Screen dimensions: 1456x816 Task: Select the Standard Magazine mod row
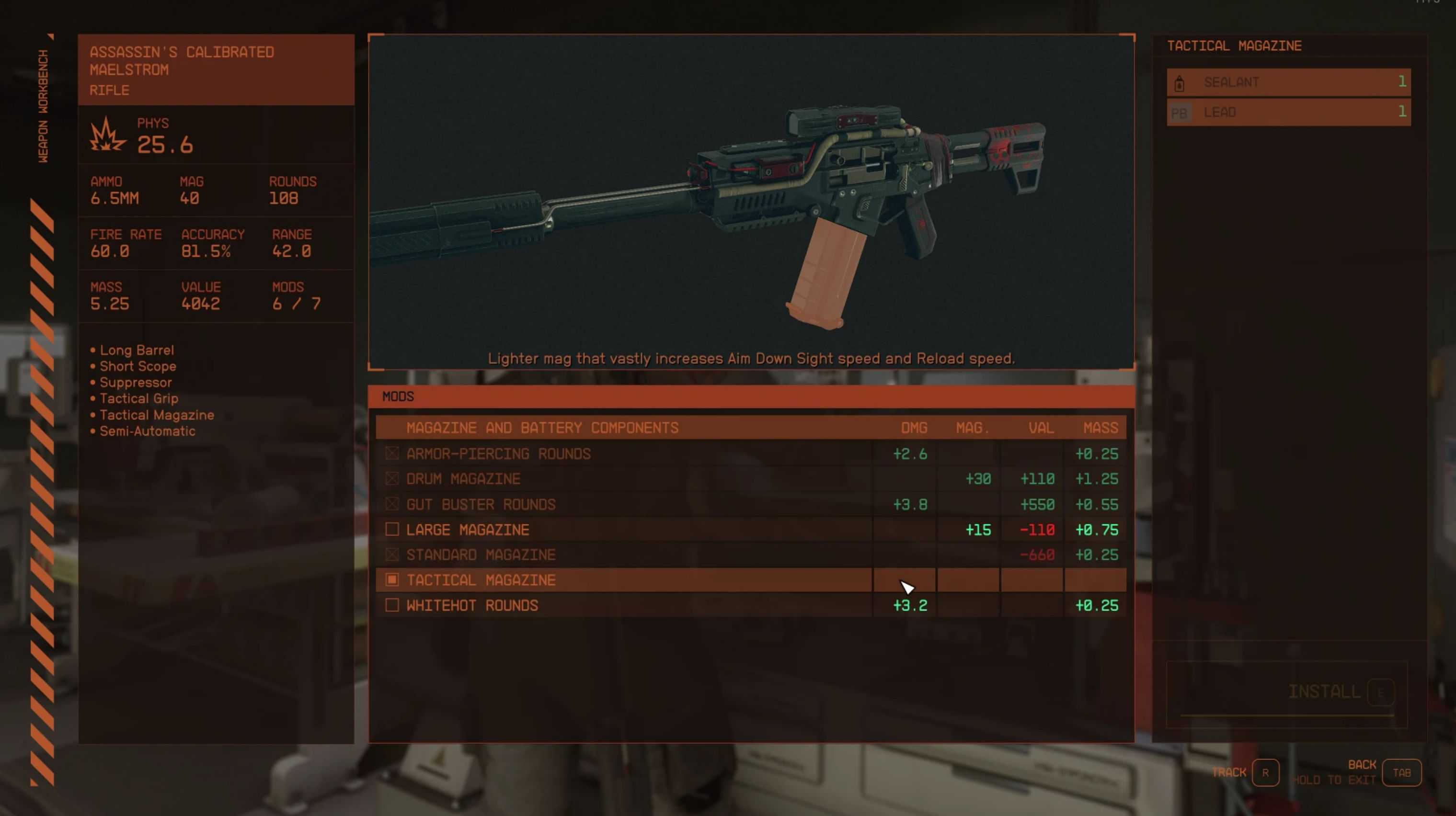pyautogui.click(x=481, y=555)
